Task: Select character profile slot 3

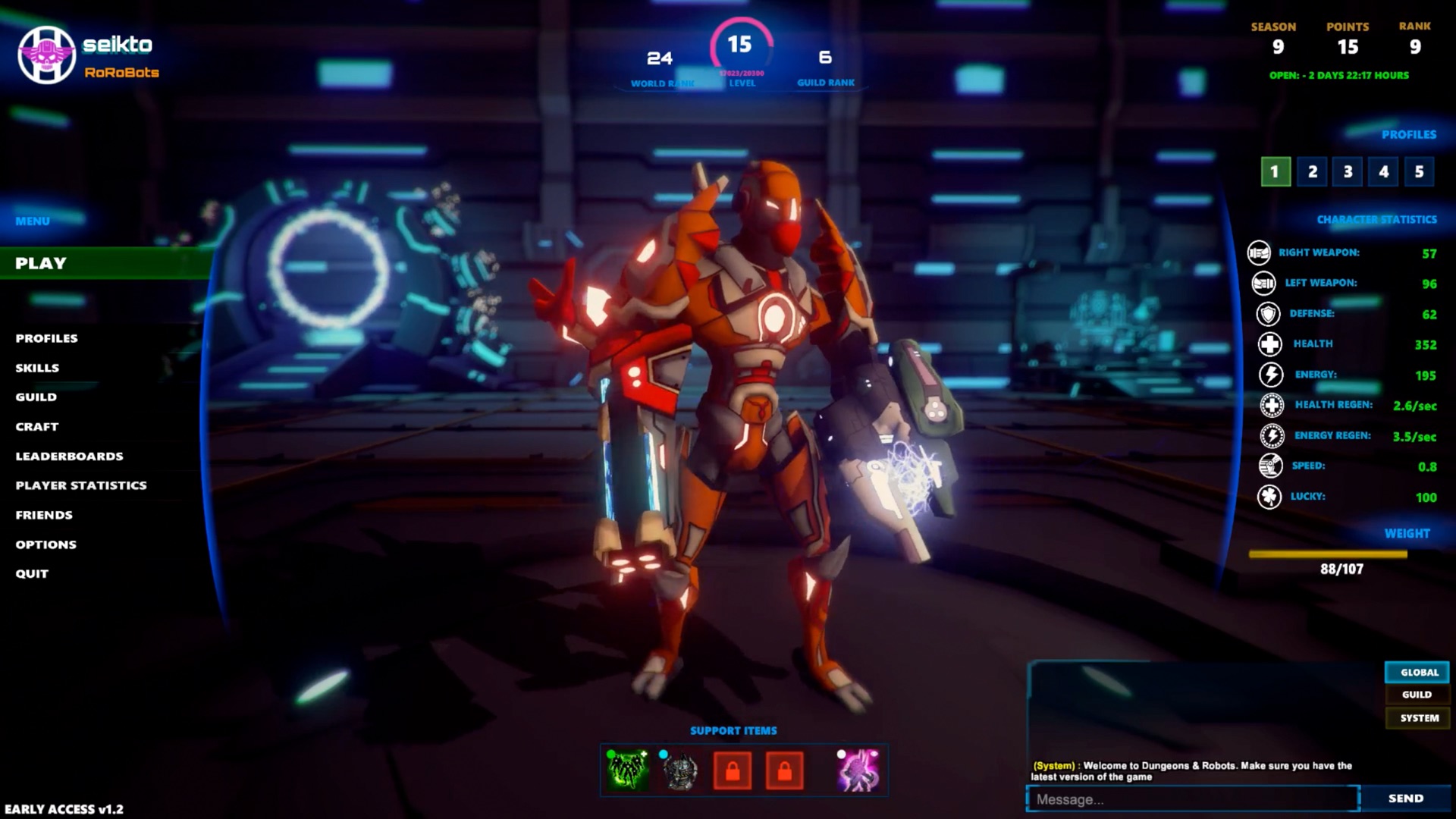Action: pos(1347,172)
